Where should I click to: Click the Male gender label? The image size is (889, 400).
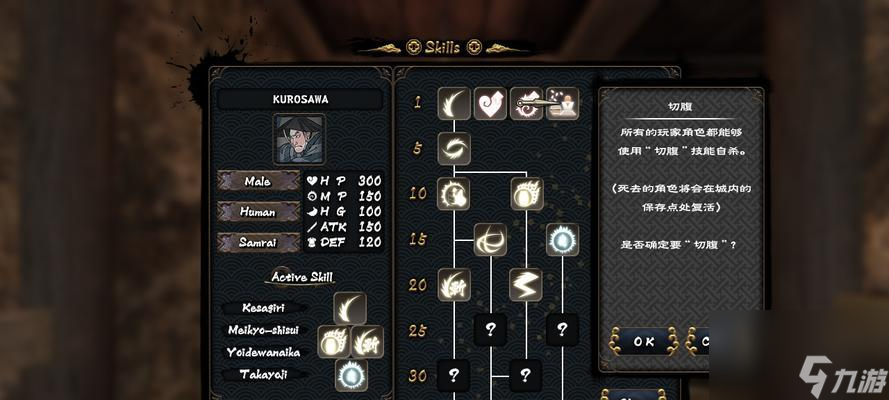click(258, 182)
